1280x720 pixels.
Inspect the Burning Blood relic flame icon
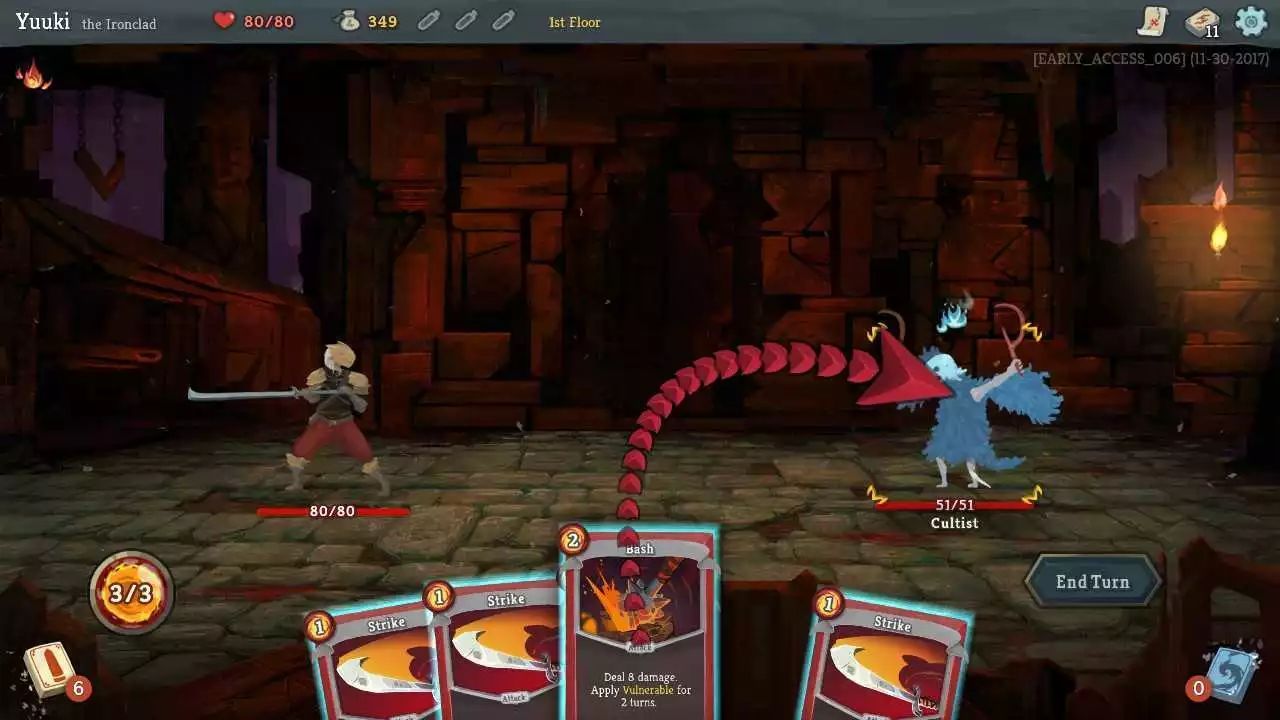(34, 74)
